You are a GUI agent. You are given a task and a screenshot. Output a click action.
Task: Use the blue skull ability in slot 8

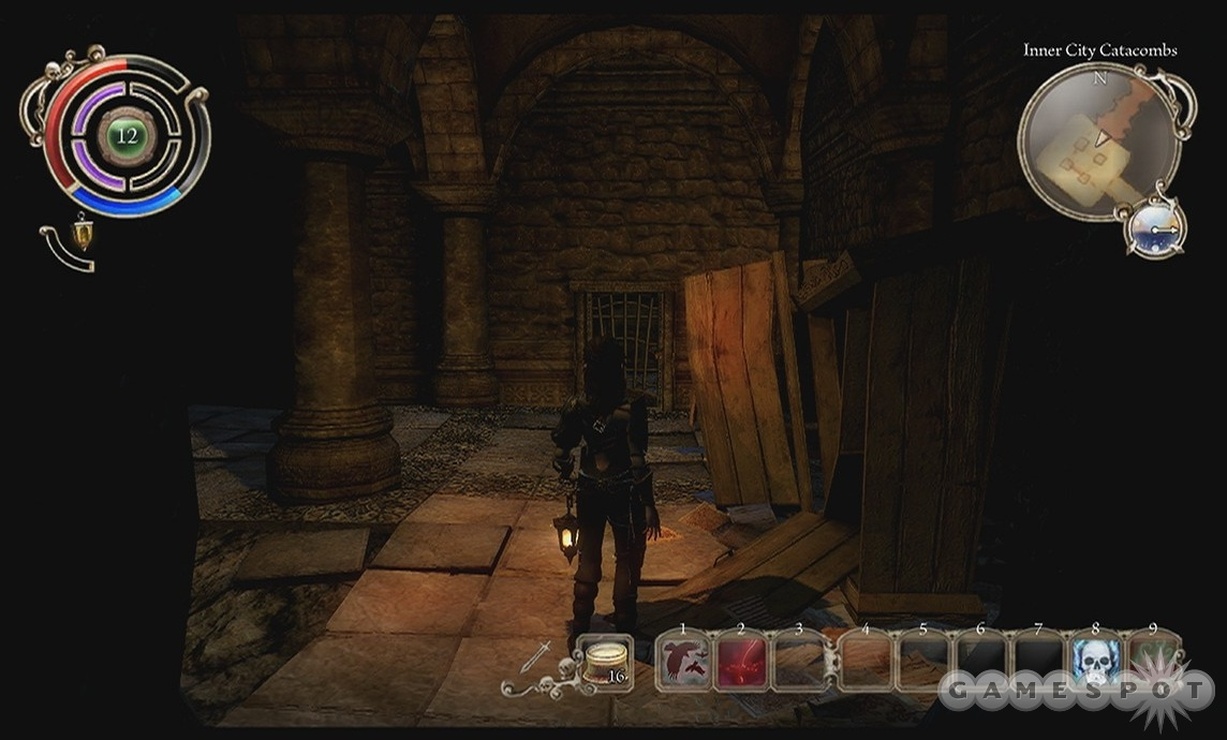coord(1095,663)
